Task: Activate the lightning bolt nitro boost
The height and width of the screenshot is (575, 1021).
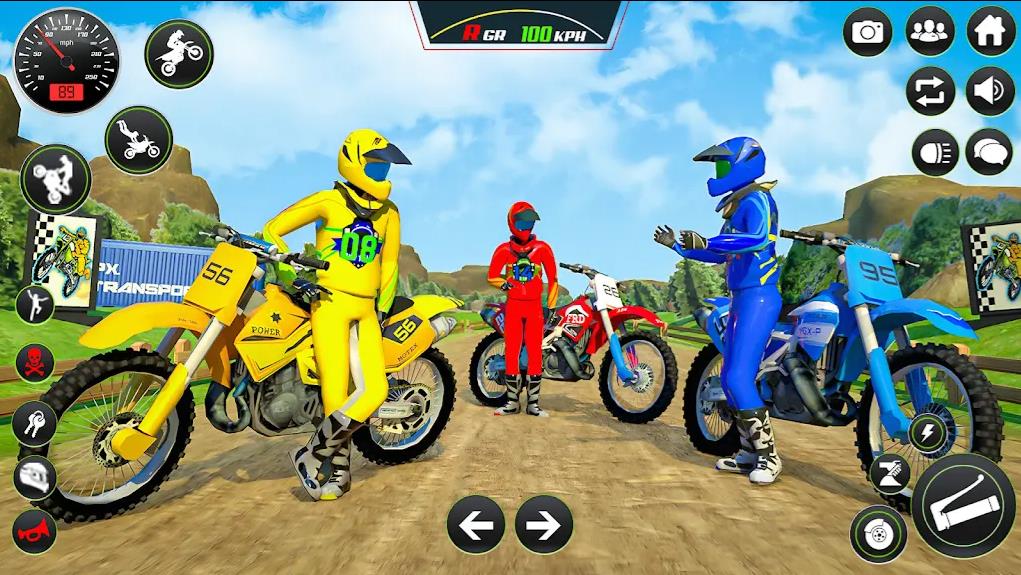Action: tap(927, 434)
